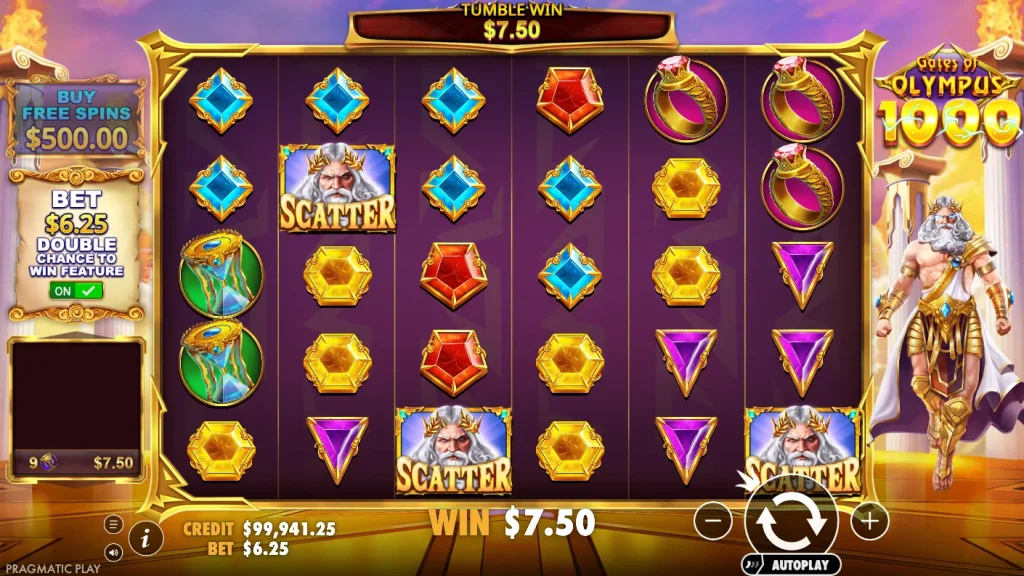Toggle the Double Chance to Win feature

click(76, 291)
